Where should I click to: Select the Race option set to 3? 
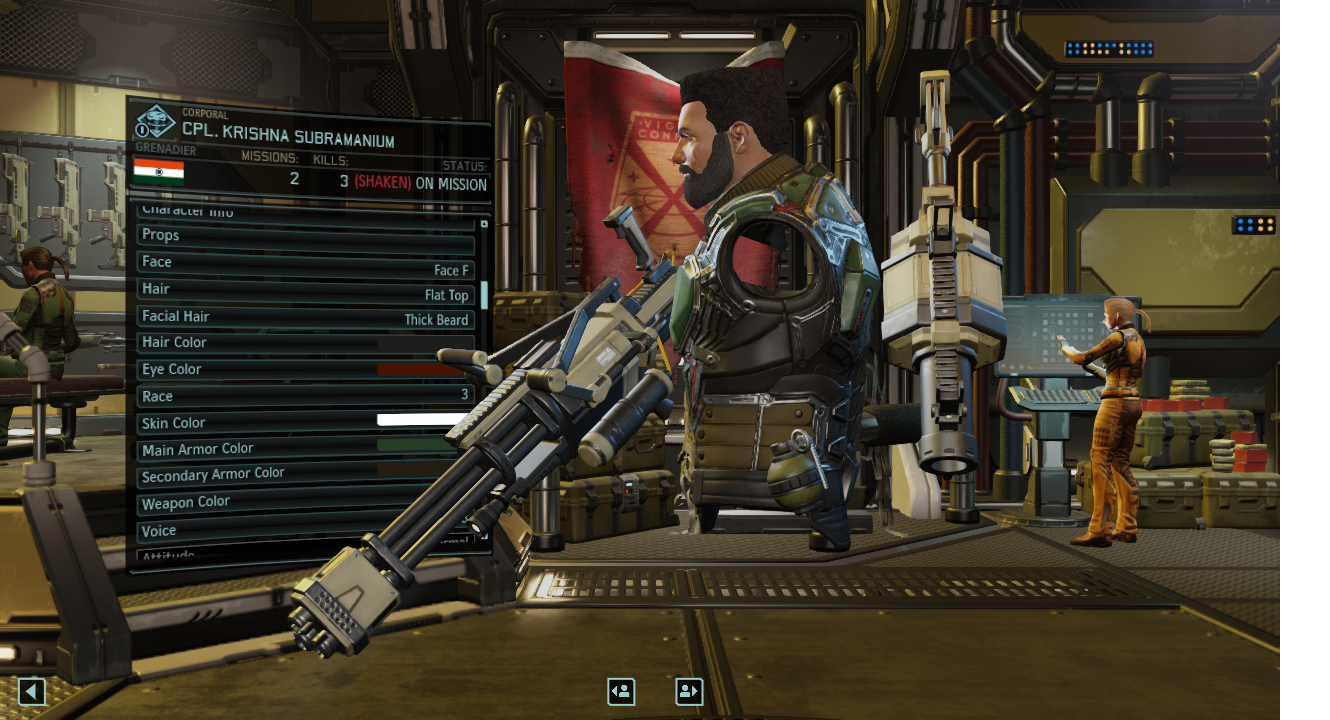[300, 396]
